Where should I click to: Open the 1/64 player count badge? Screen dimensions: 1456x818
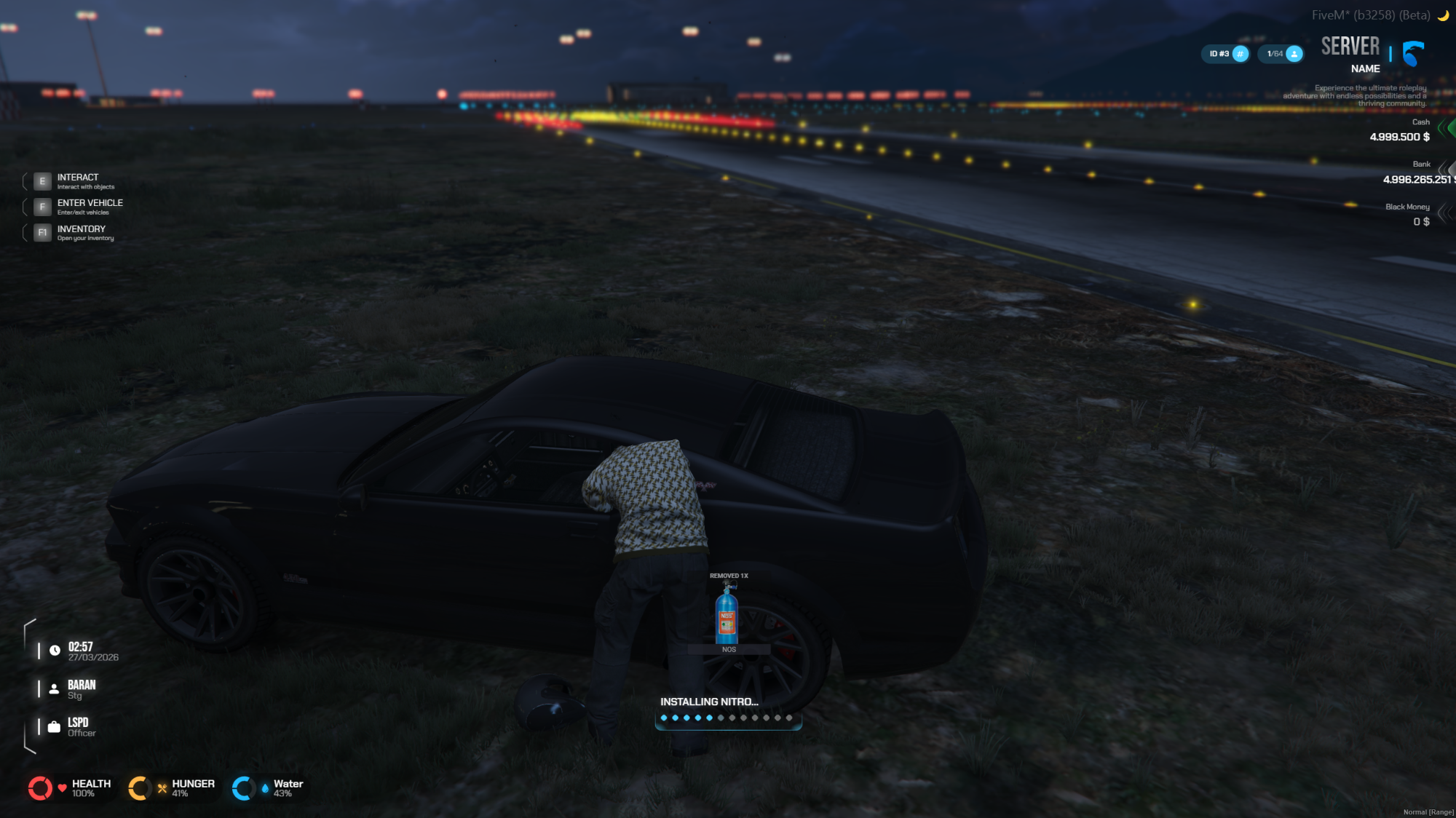pyautogui.click(x=1281, y=54)
